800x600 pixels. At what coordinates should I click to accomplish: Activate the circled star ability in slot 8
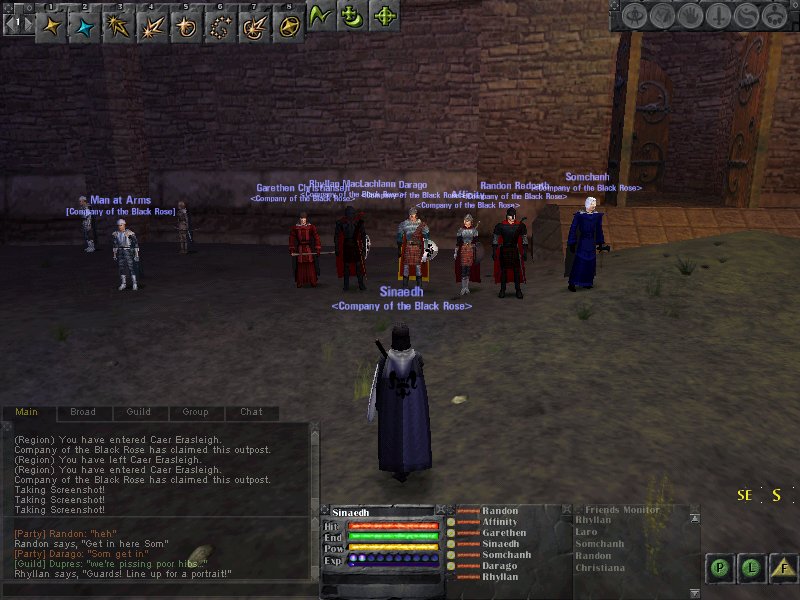point(287,25)
